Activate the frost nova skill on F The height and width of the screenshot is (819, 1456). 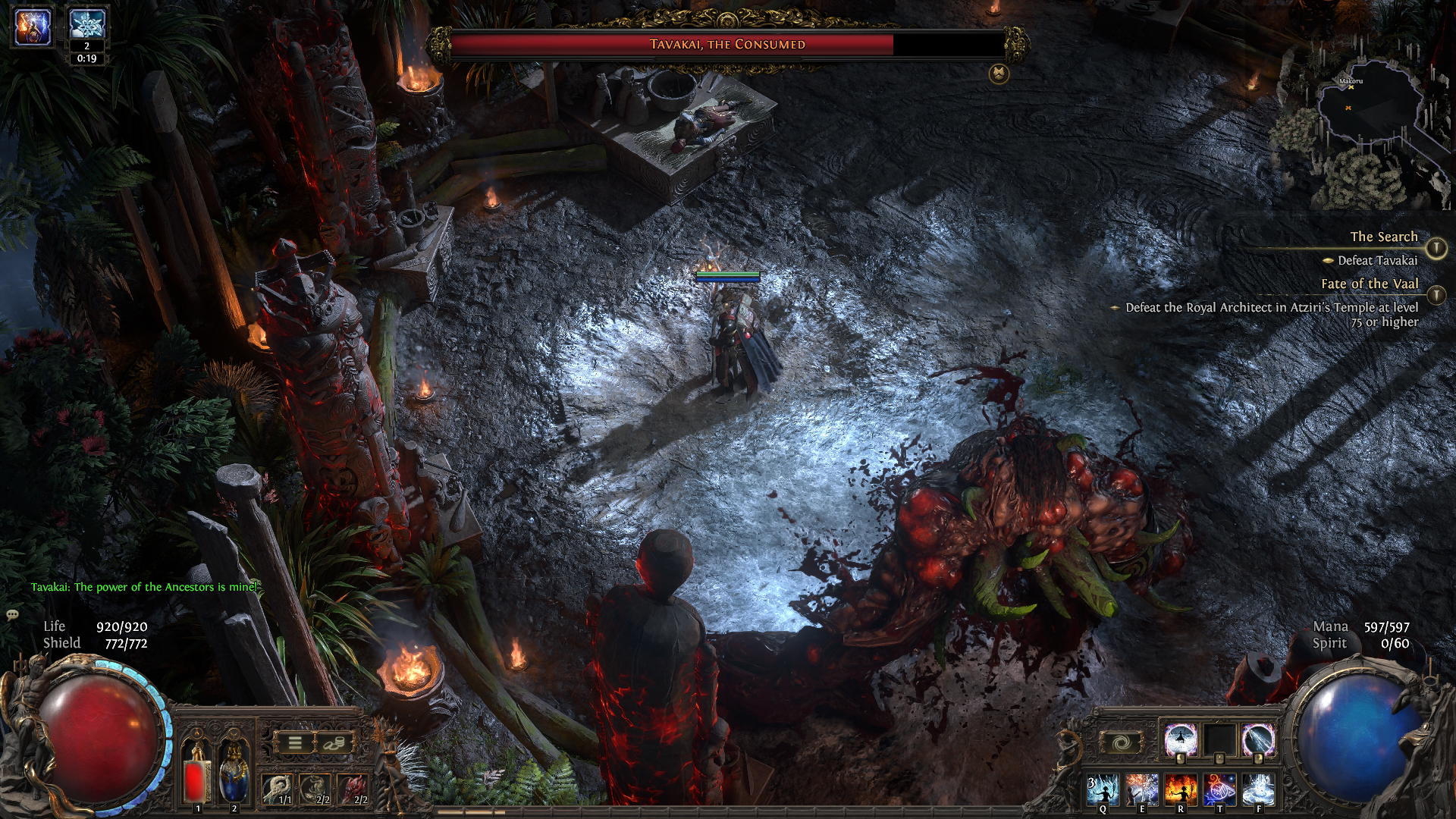tap(1258, 790)
